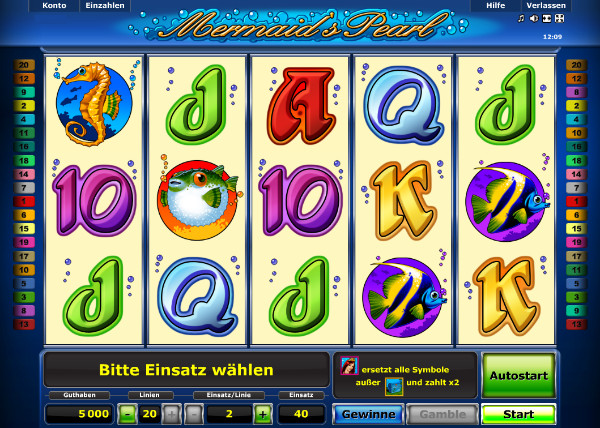Activate the Autostart button
Image resolution: width=600 pixels, height=428 pixels.
(x=518, y=376)
